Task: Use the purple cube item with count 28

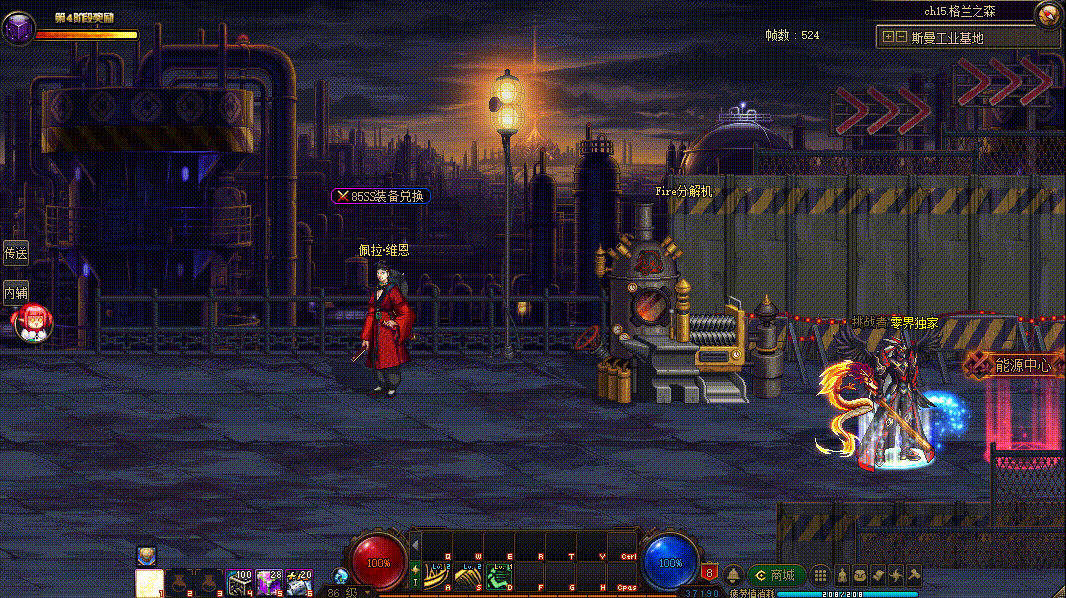Action: pyautogui.click(x=269, y=582)
